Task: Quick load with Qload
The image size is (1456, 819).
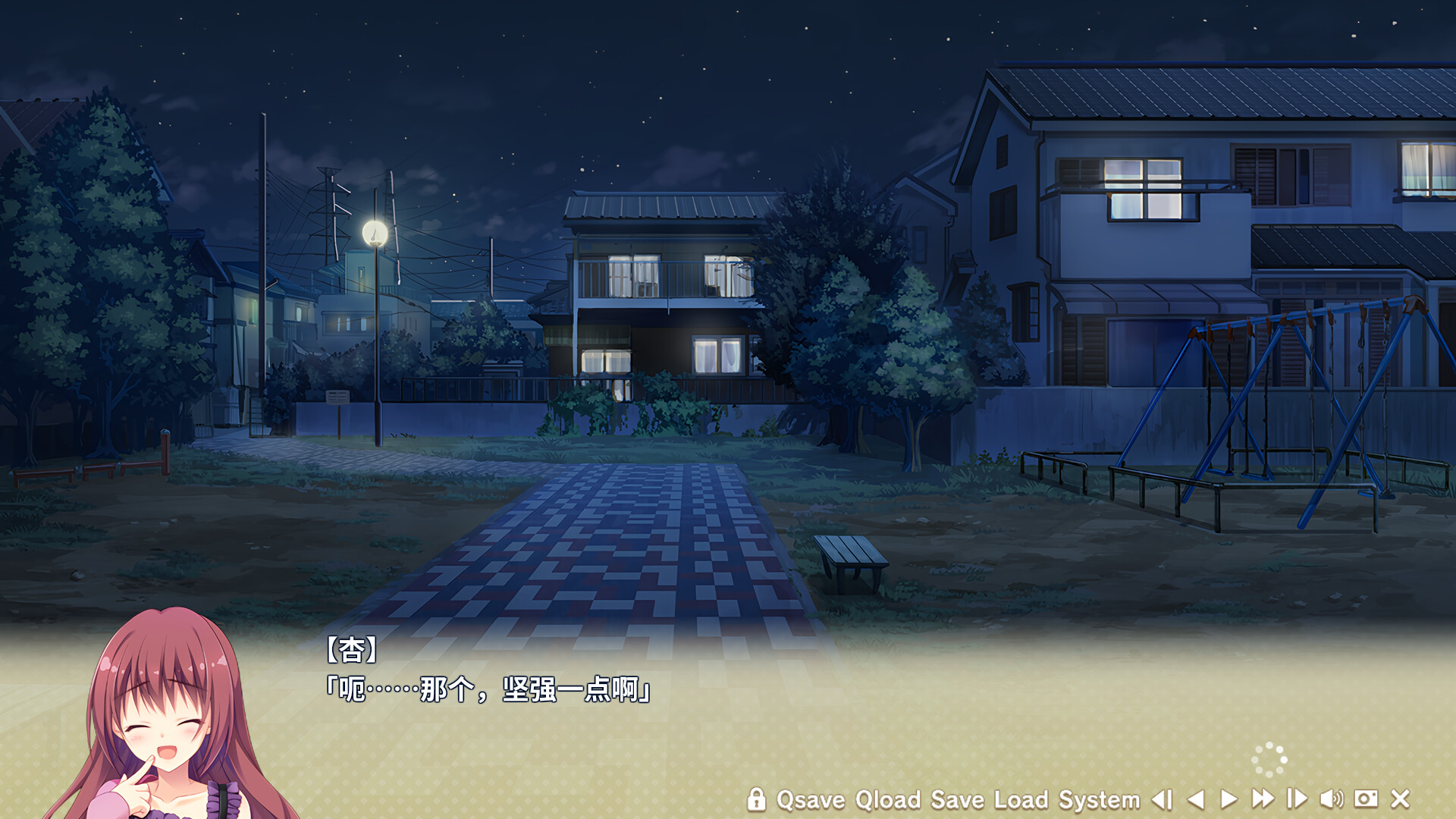Action: coord(887,799)
